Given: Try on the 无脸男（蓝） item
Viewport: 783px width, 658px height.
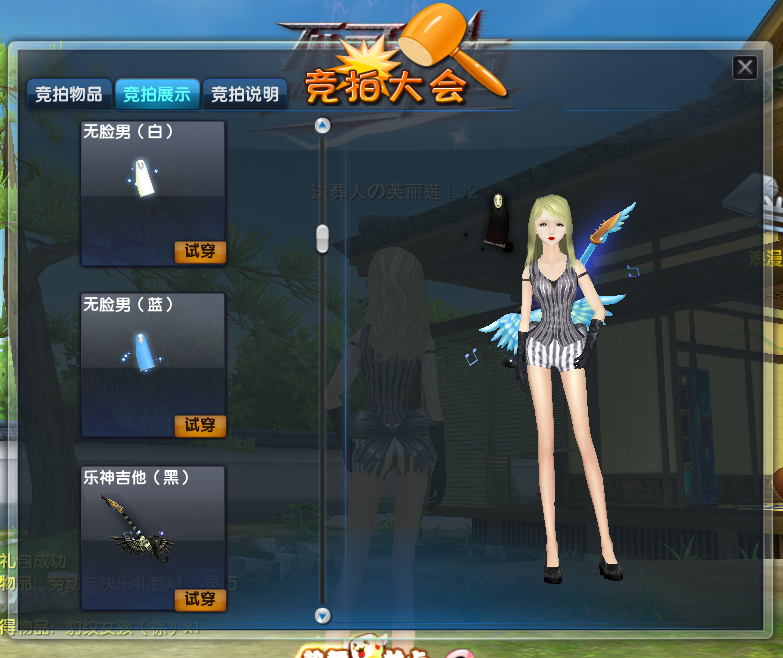Looking at the screenshot, I should click(200, 425).
